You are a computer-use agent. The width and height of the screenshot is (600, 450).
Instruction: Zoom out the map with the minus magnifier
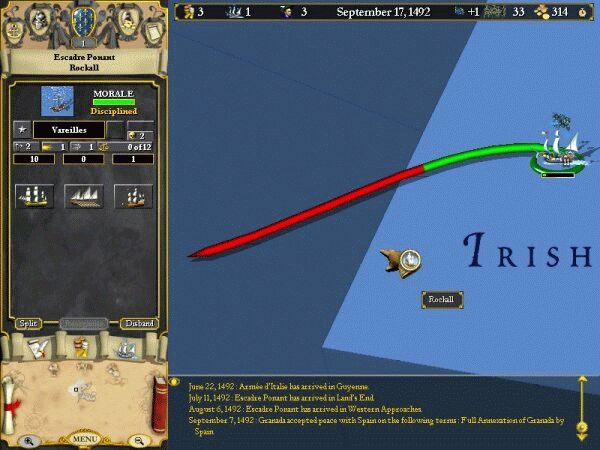139,439
